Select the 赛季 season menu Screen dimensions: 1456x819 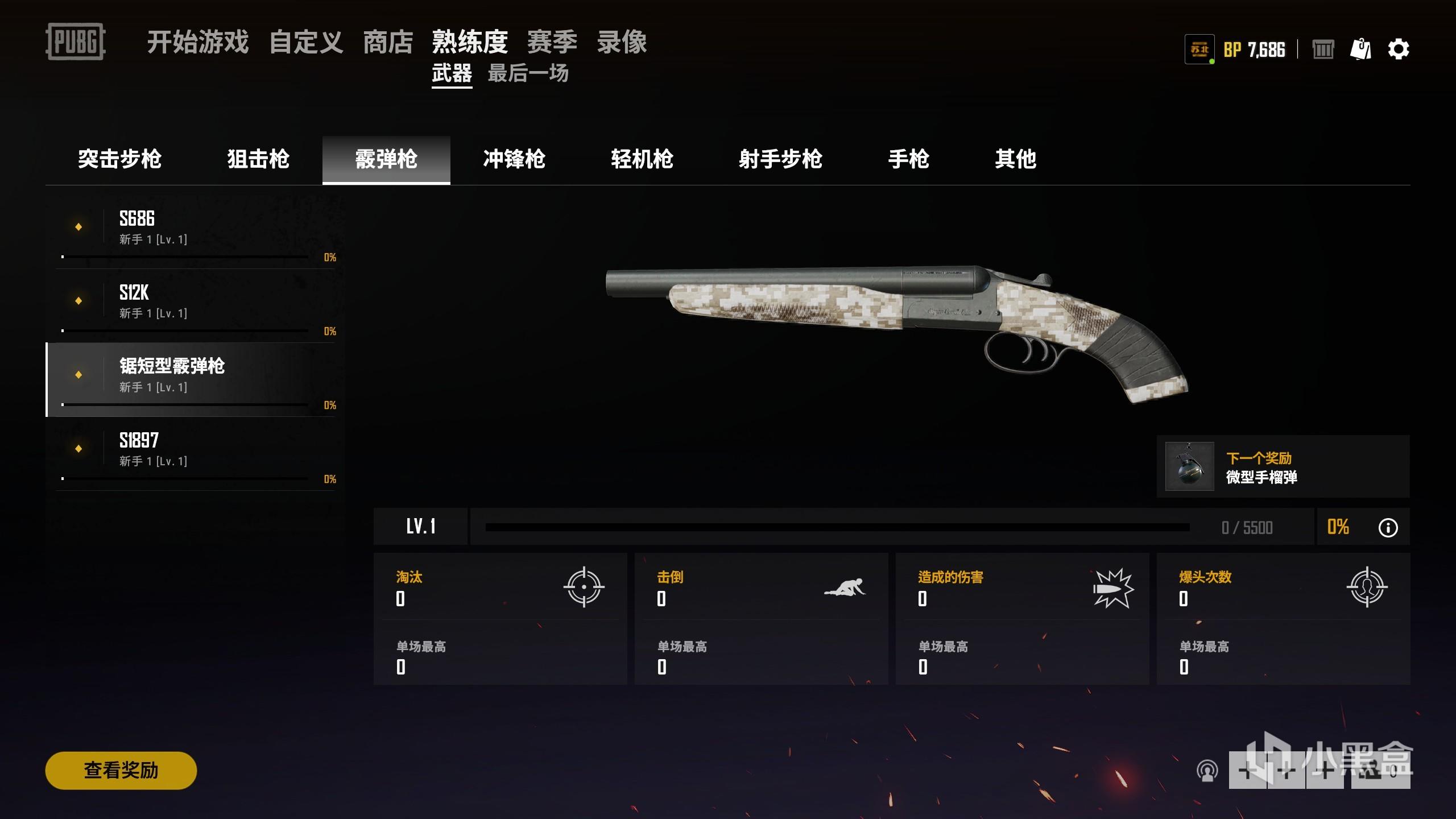(x=552, y=42)
